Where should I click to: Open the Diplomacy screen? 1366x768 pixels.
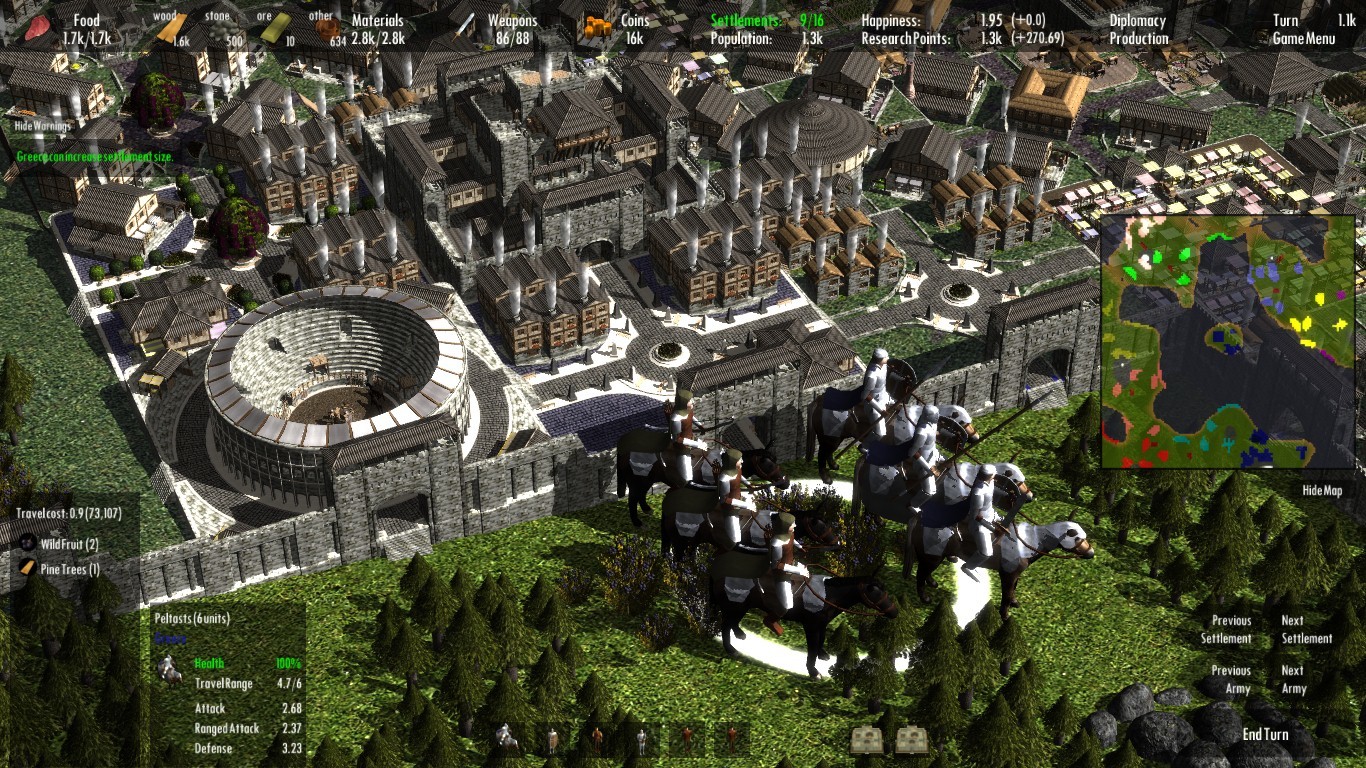pyautogui.click(x=1137, y=19)
